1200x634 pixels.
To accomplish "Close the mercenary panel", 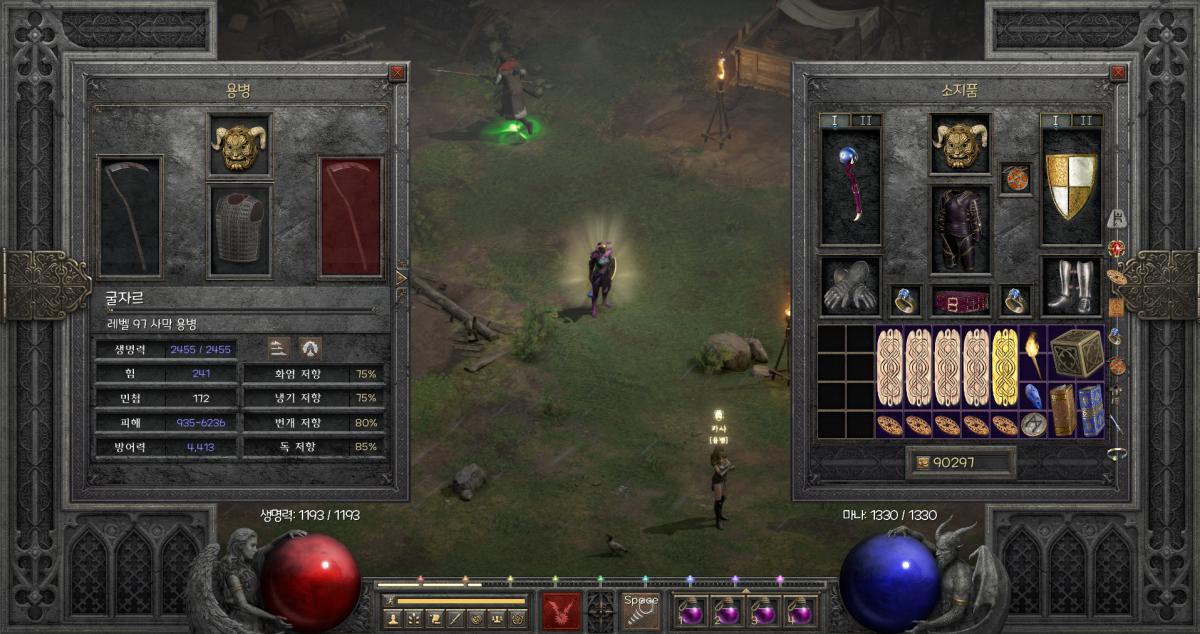I will 398,72.
